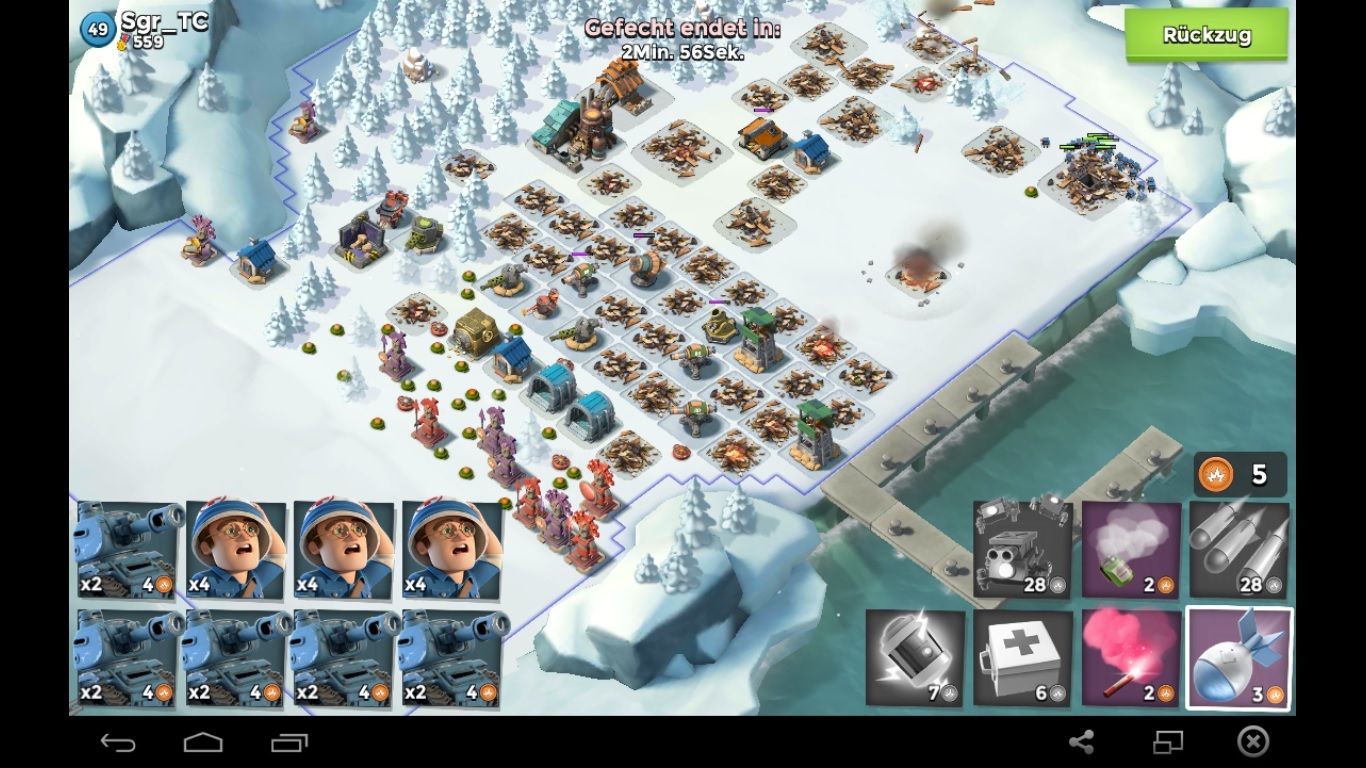Pick the pink Flare ability
The height and width of the screenshot is (768, 1366).
(1131, 658)
